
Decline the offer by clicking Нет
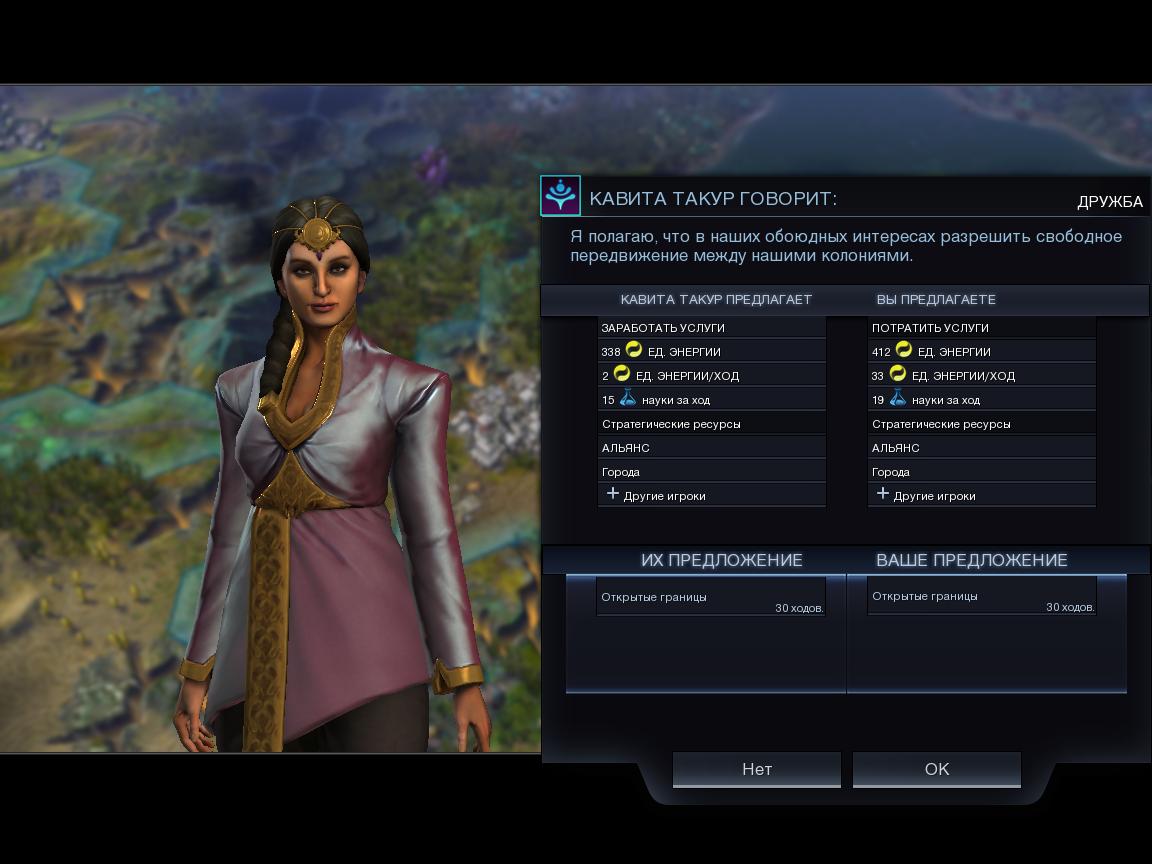click(756, 769)
